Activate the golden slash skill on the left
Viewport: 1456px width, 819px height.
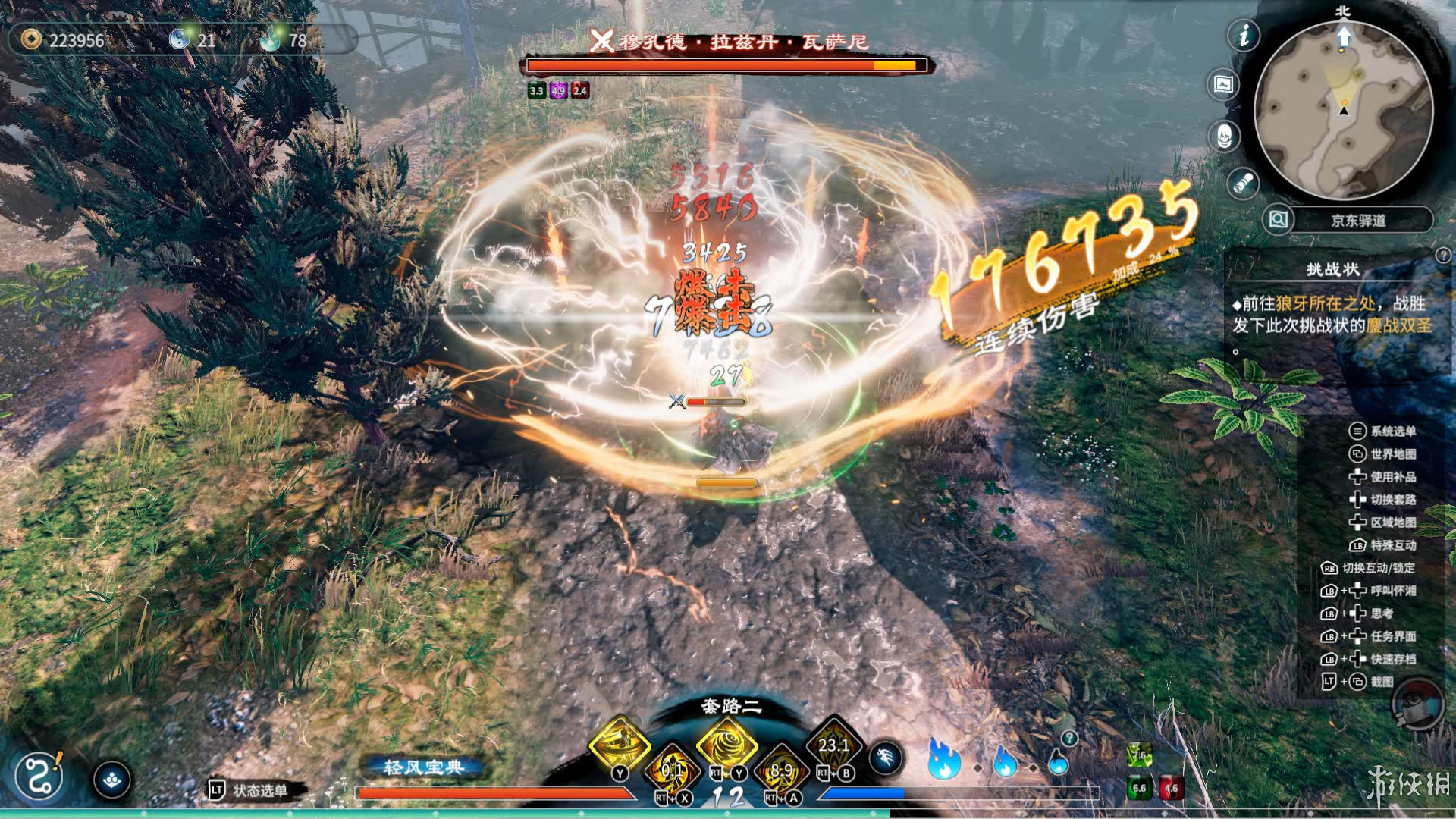pyautogui.click(x=620, y=744)
